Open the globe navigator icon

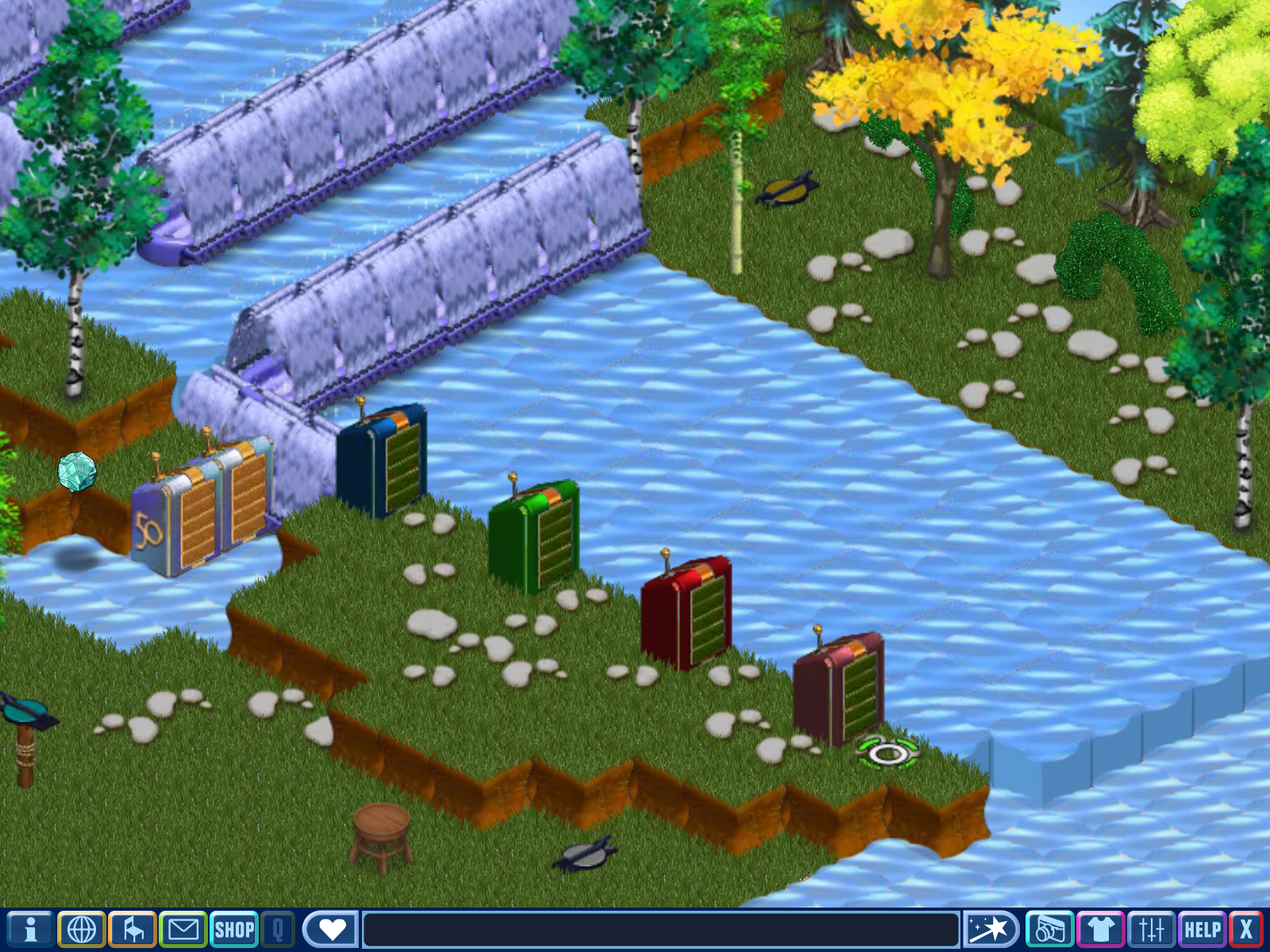tap(82, 929)
